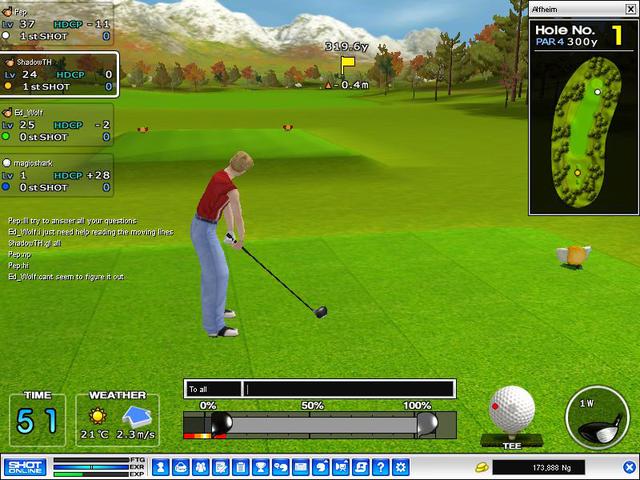The width and height of the screenshot is (640, 480).
Task: Click the blue X exit button
Action: tap(631, 467)
